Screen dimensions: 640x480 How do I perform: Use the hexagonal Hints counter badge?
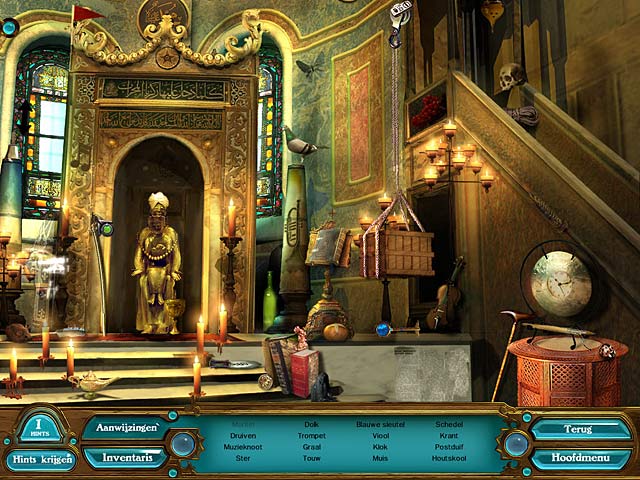pos(41,427)
